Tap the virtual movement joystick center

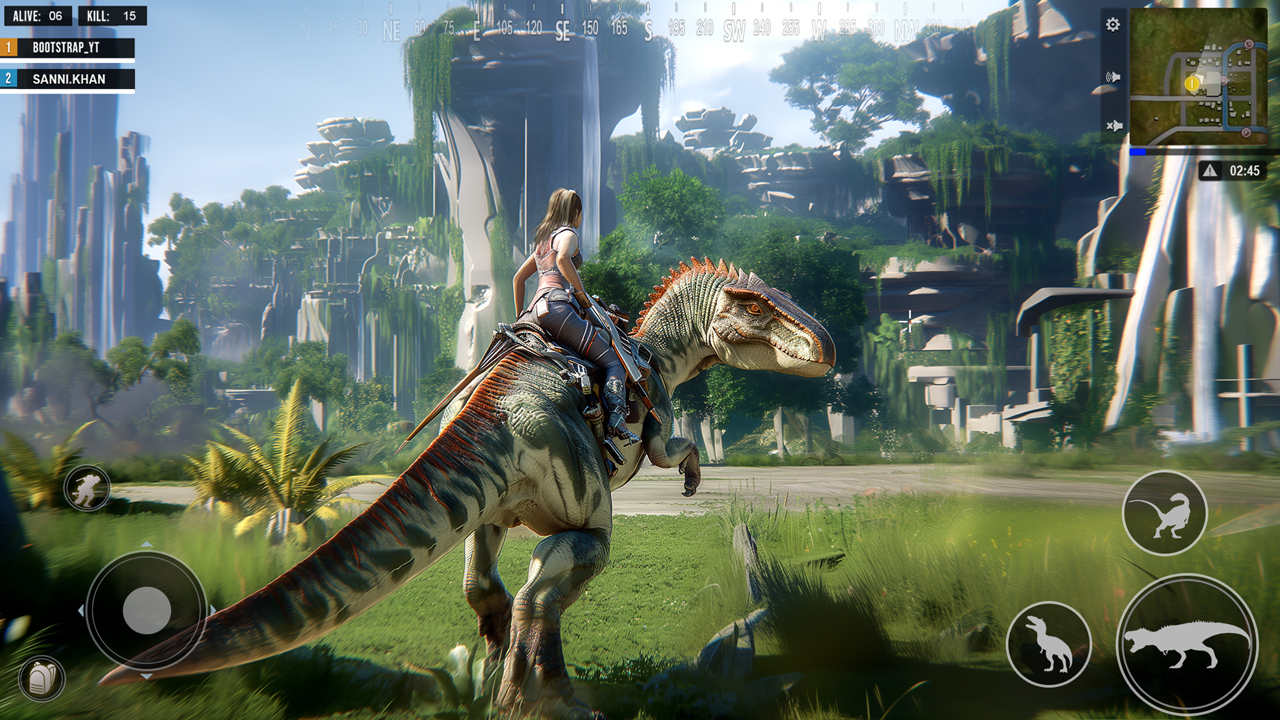[x=147, y=609]
